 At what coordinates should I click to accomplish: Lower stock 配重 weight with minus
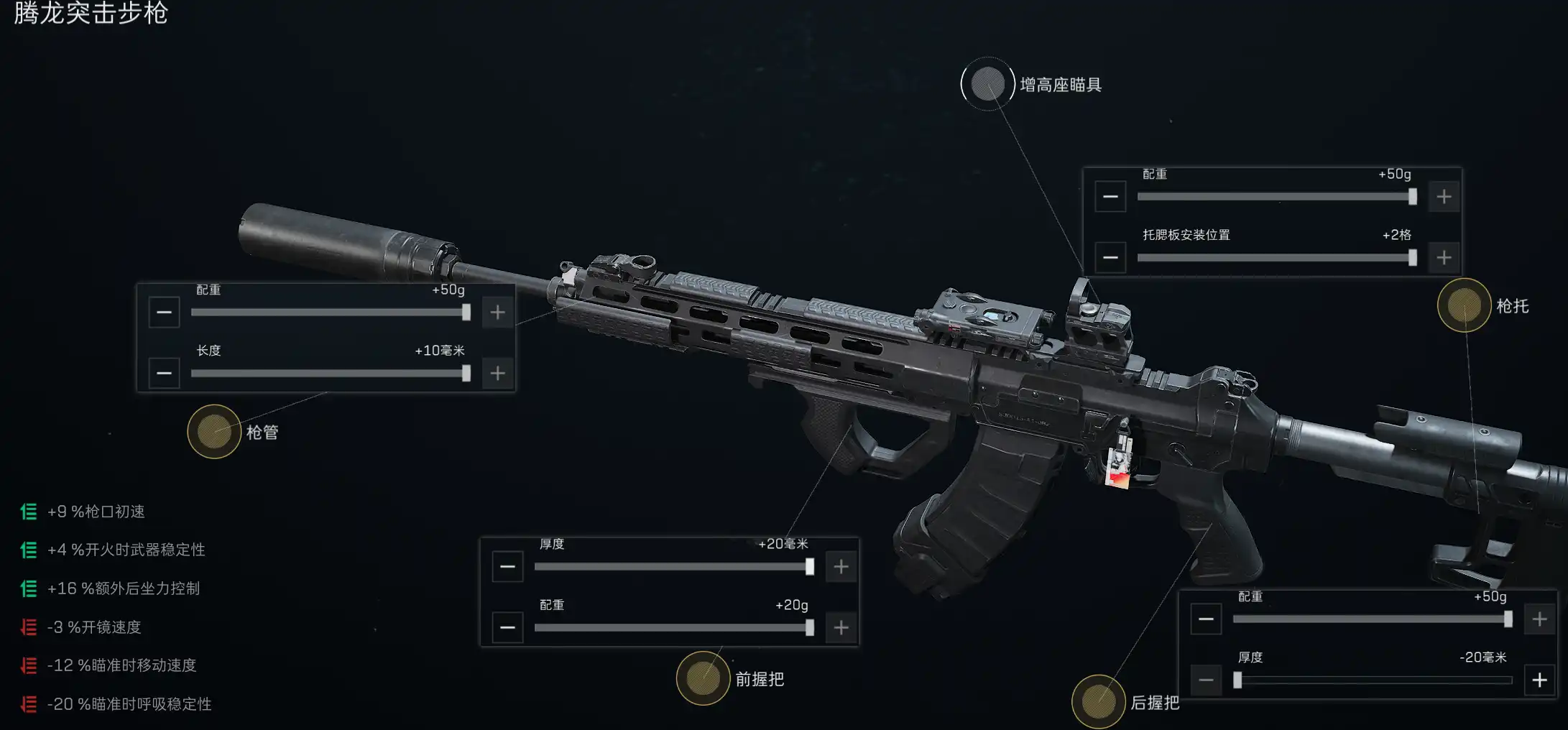(x=1110, y=197)
